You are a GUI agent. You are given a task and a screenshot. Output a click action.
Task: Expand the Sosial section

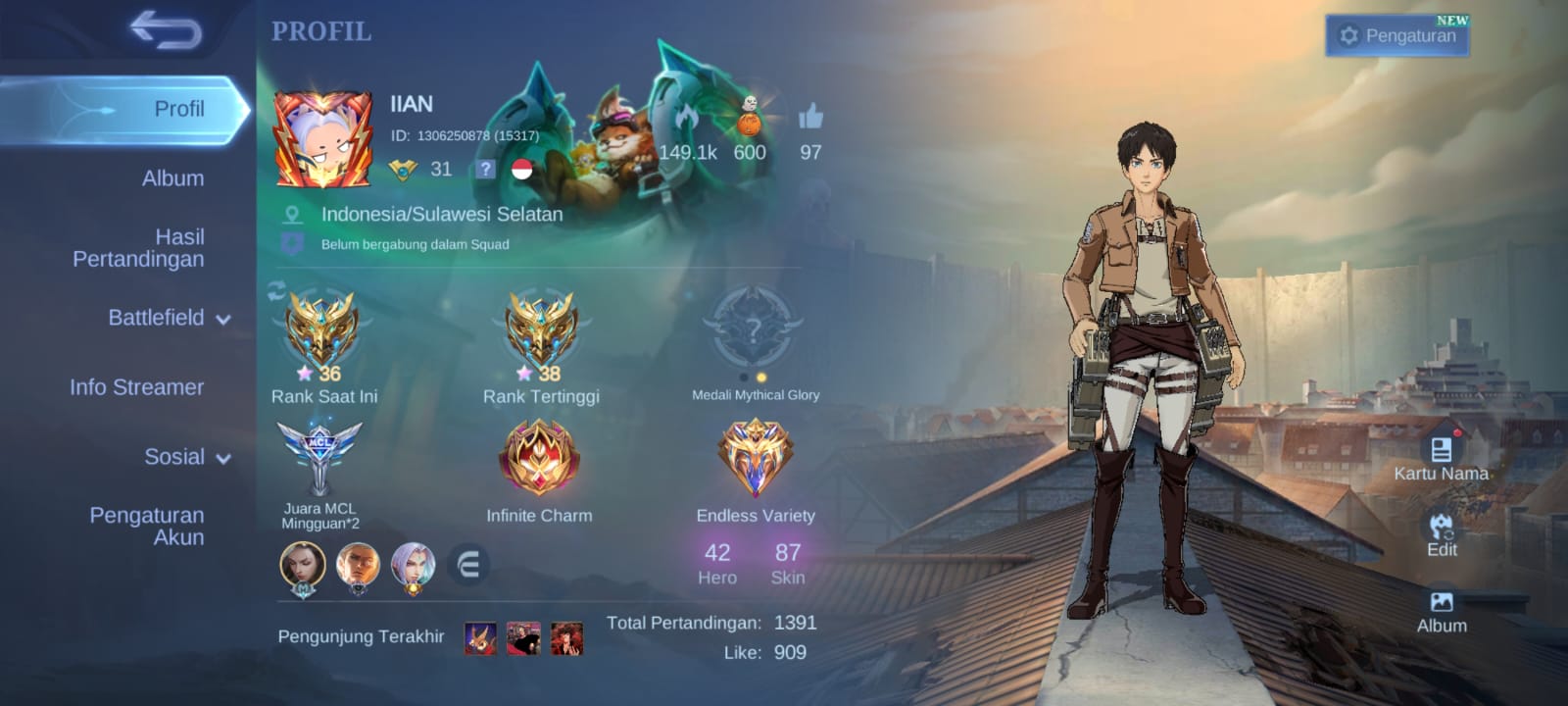(186, 457)
